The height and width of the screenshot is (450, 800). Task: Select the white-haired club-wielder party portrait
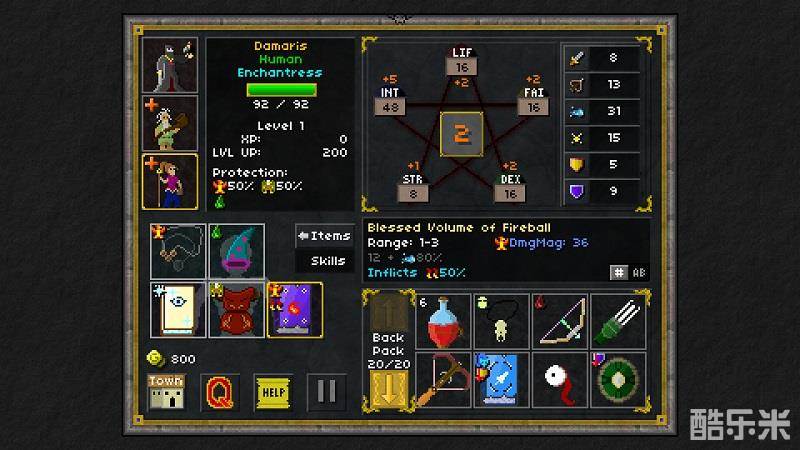[x=170, y=123]
